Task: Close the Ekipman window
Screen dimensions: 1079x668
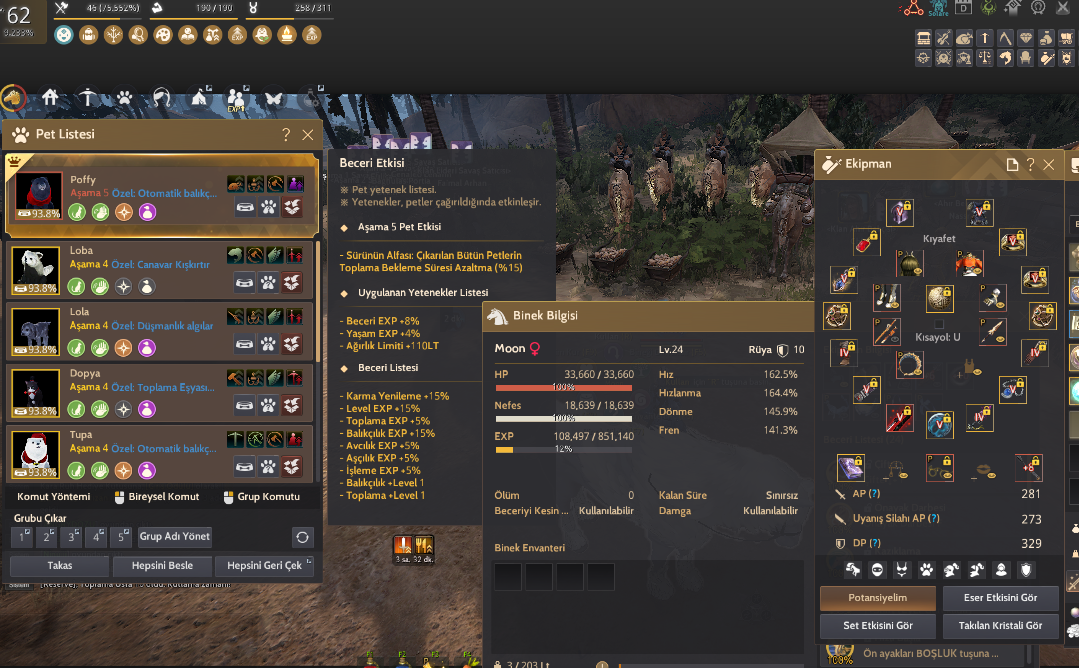Action: (x=1048, y=164)
